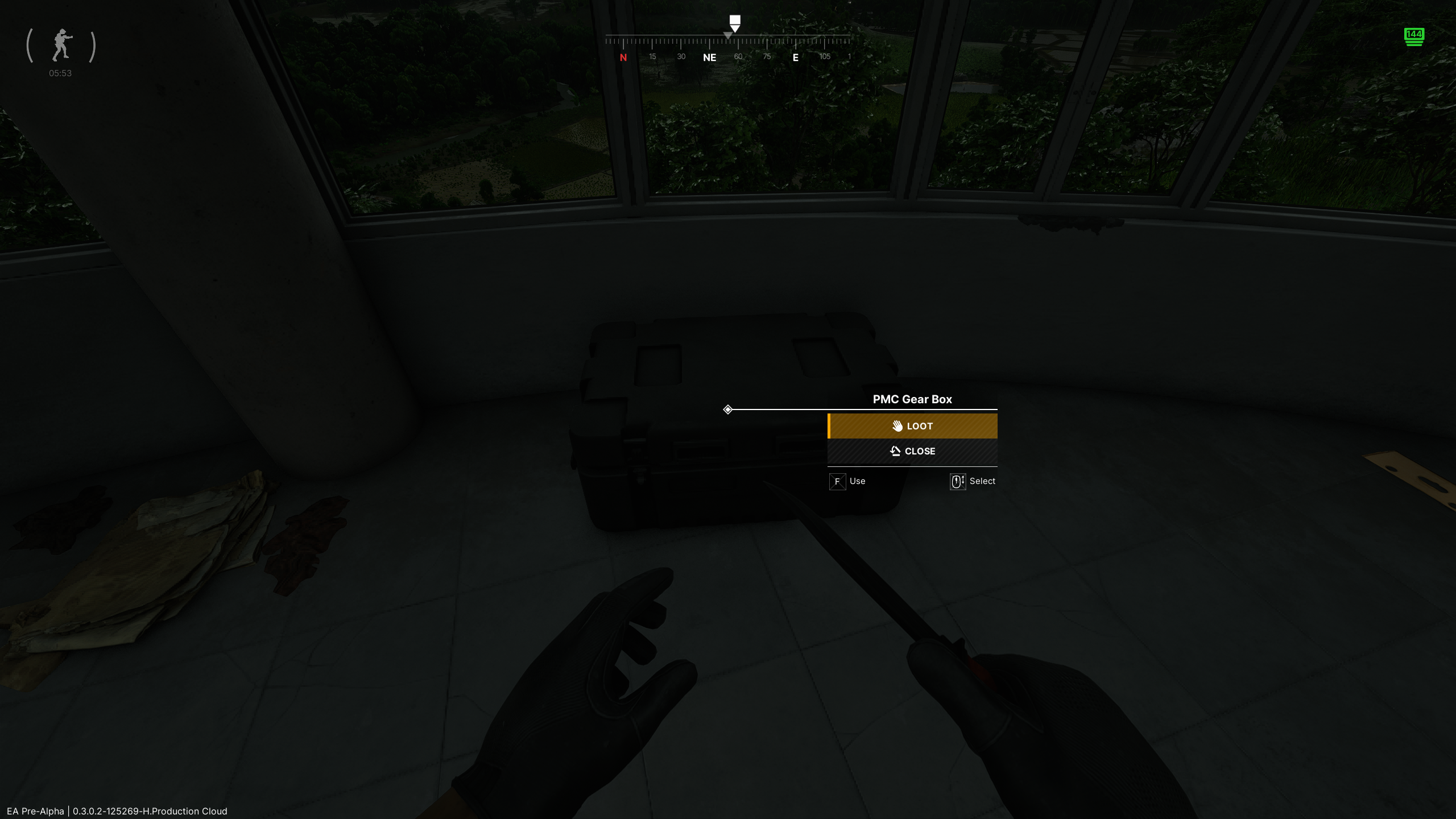Choose the Loot option for the gear box
This screenshot has width=1456, height=819.
coord(912,426)
